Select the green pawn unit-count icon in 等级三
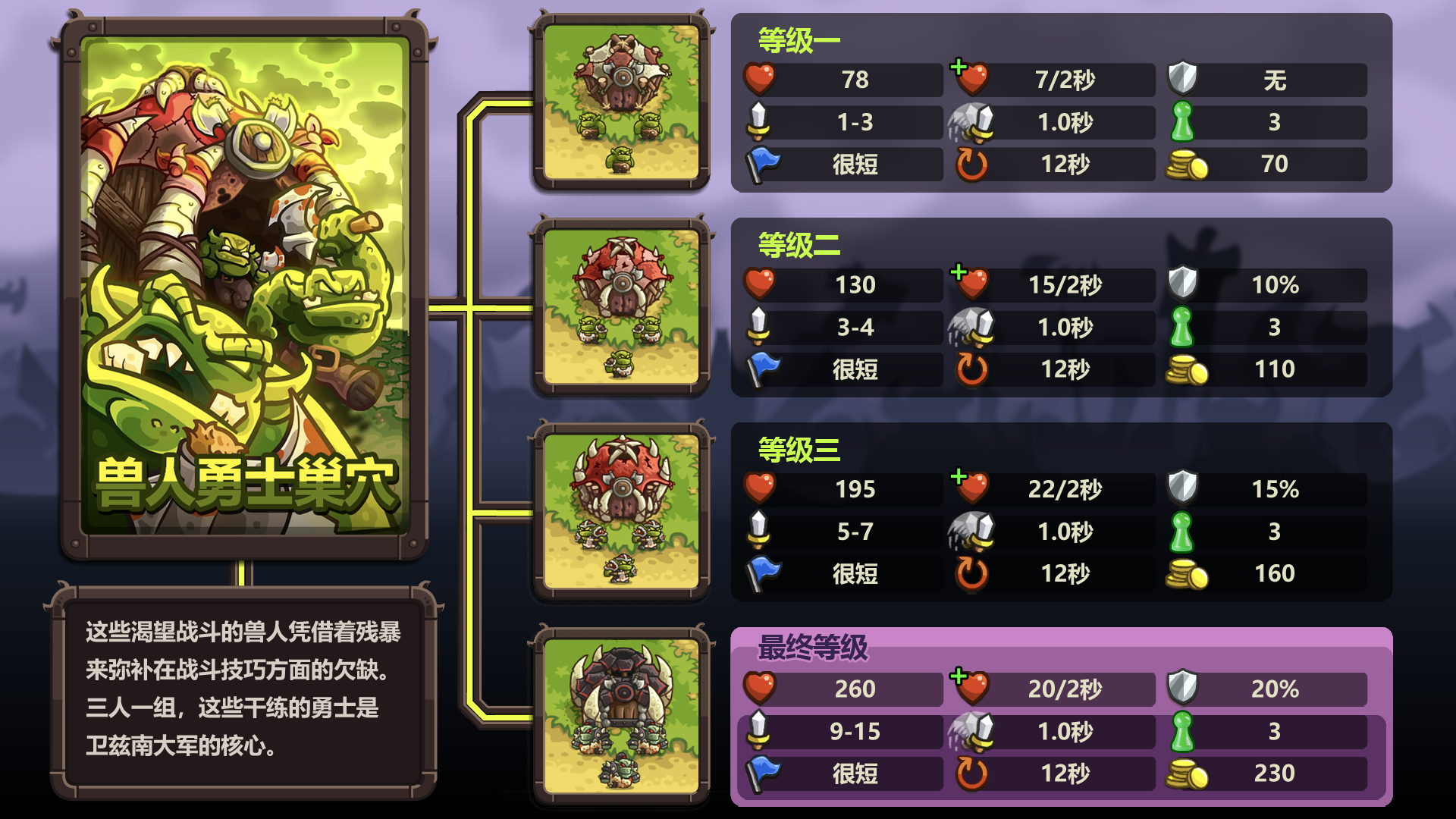The width and height of the screenshot is (1456, 819). coord(1181,532)
